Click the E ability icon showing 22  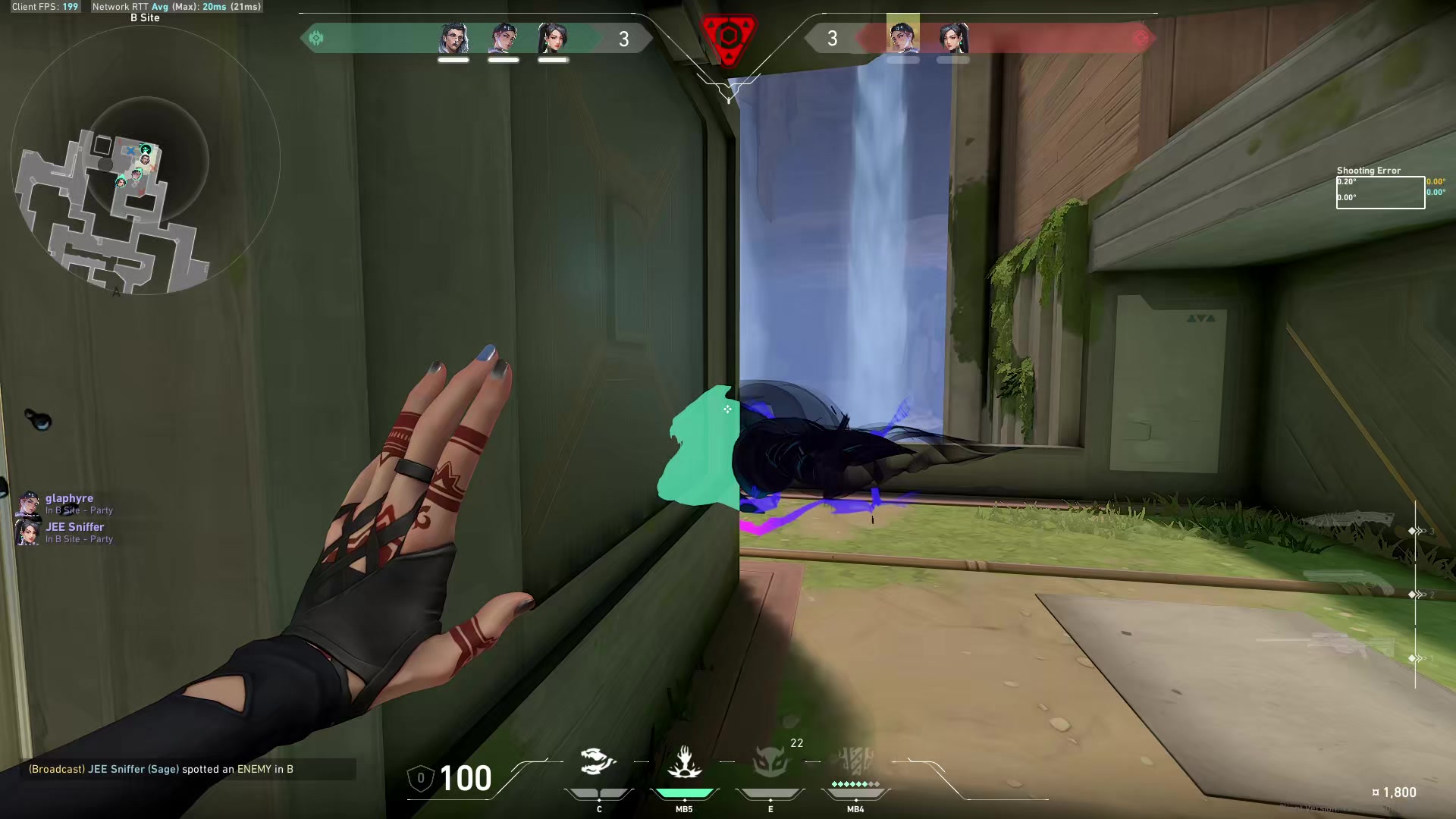(770, 764)
